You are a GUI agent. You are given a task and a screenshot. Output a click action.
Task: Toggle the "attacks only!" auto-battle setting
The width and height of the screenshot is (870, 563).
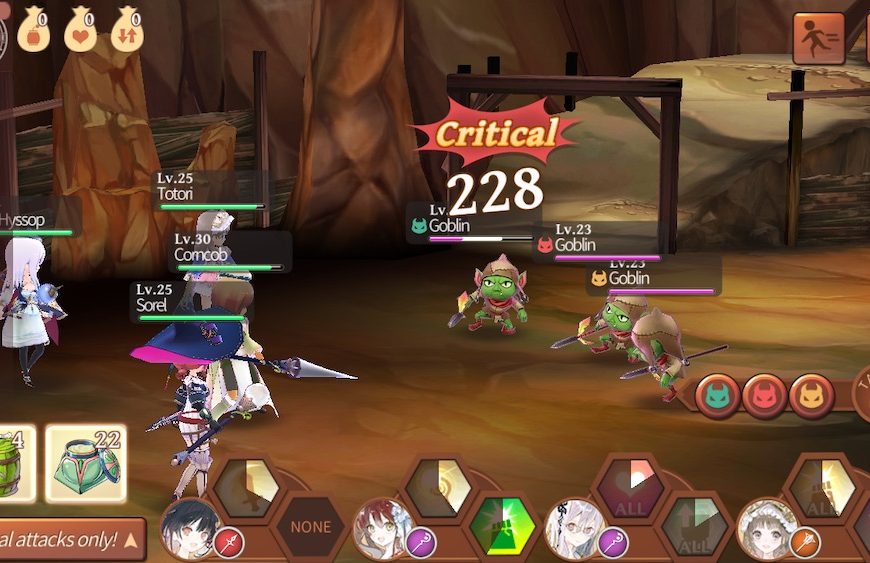[x=70, y=540]
